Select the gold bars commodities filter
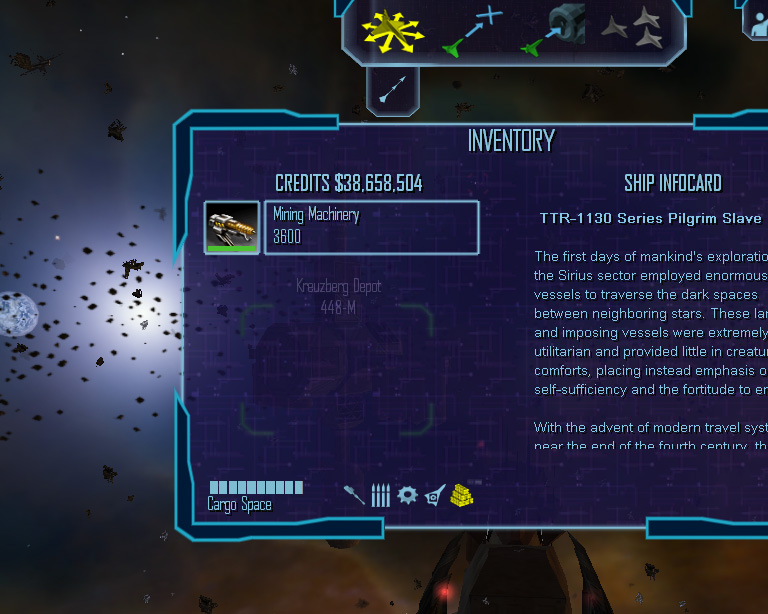Image resolution: width=768 pixels, height=614 pixels. pyautogui.click(x=461, y=495)
